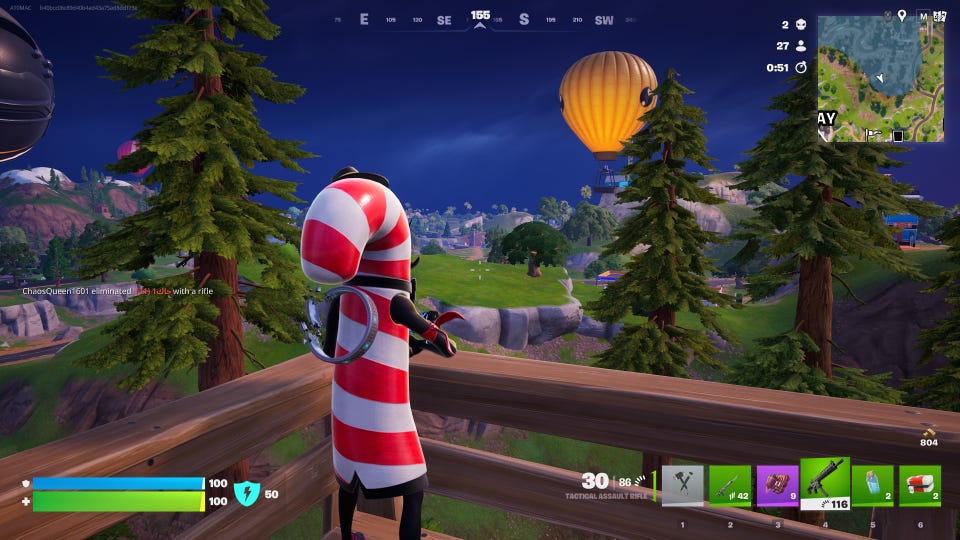Screen dimensions: 960x540
Task: Click the minimap
Action: pyautogui.click(x=880, y=78)
